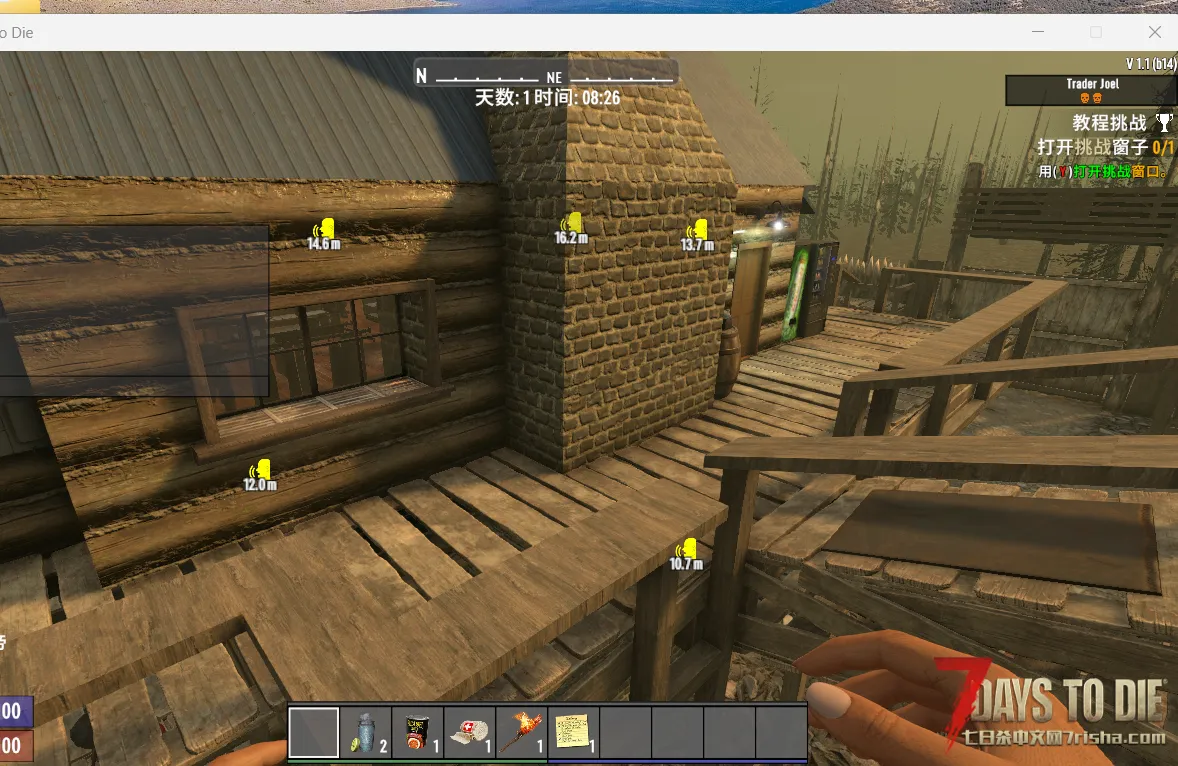Viewport: 1178px width, 766px height.
Task: Select the 打开挑战窗子 objective tracker
Action: click(x=1105, y=148)
